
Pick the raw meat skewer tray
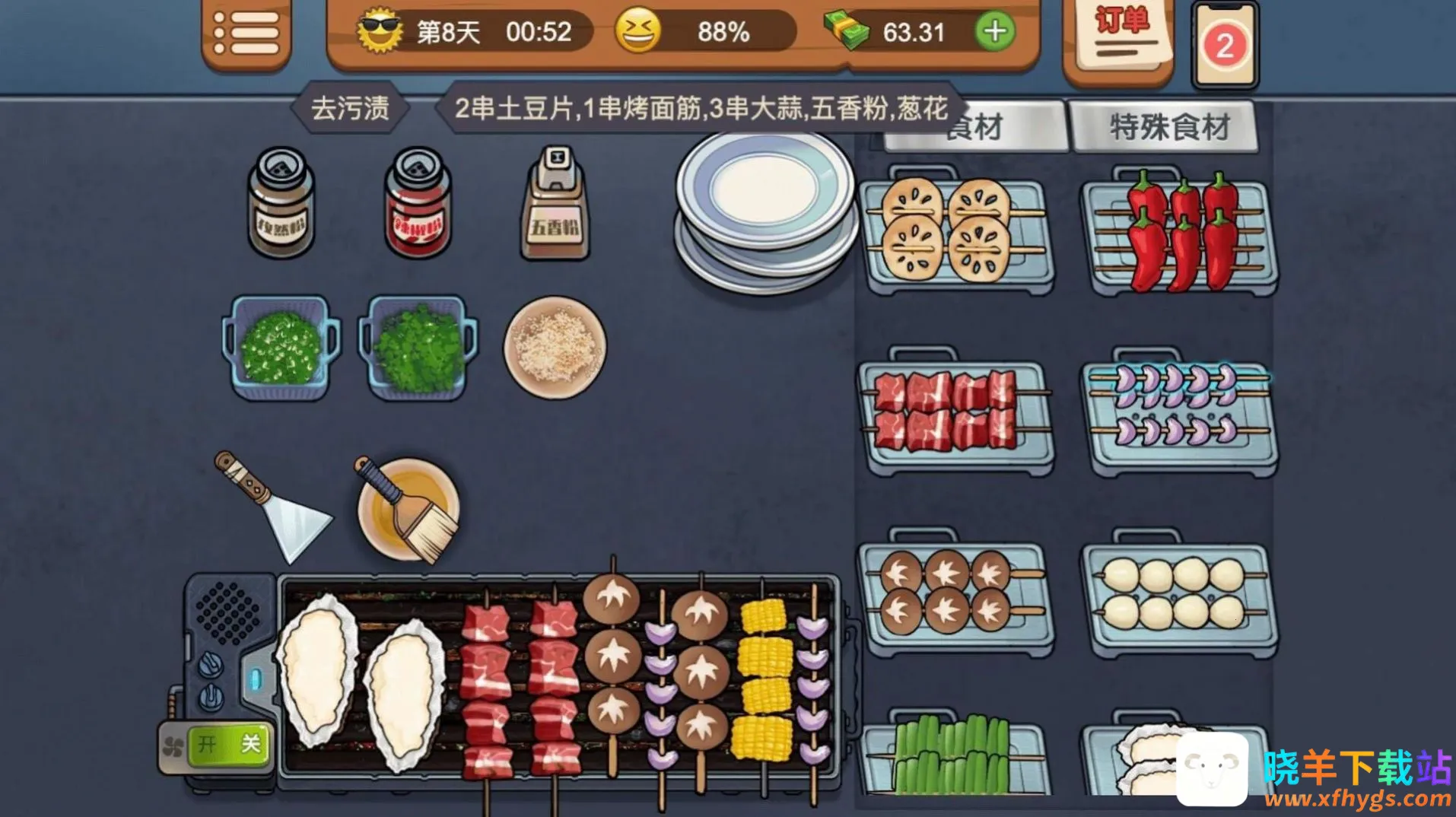(956, 413)
